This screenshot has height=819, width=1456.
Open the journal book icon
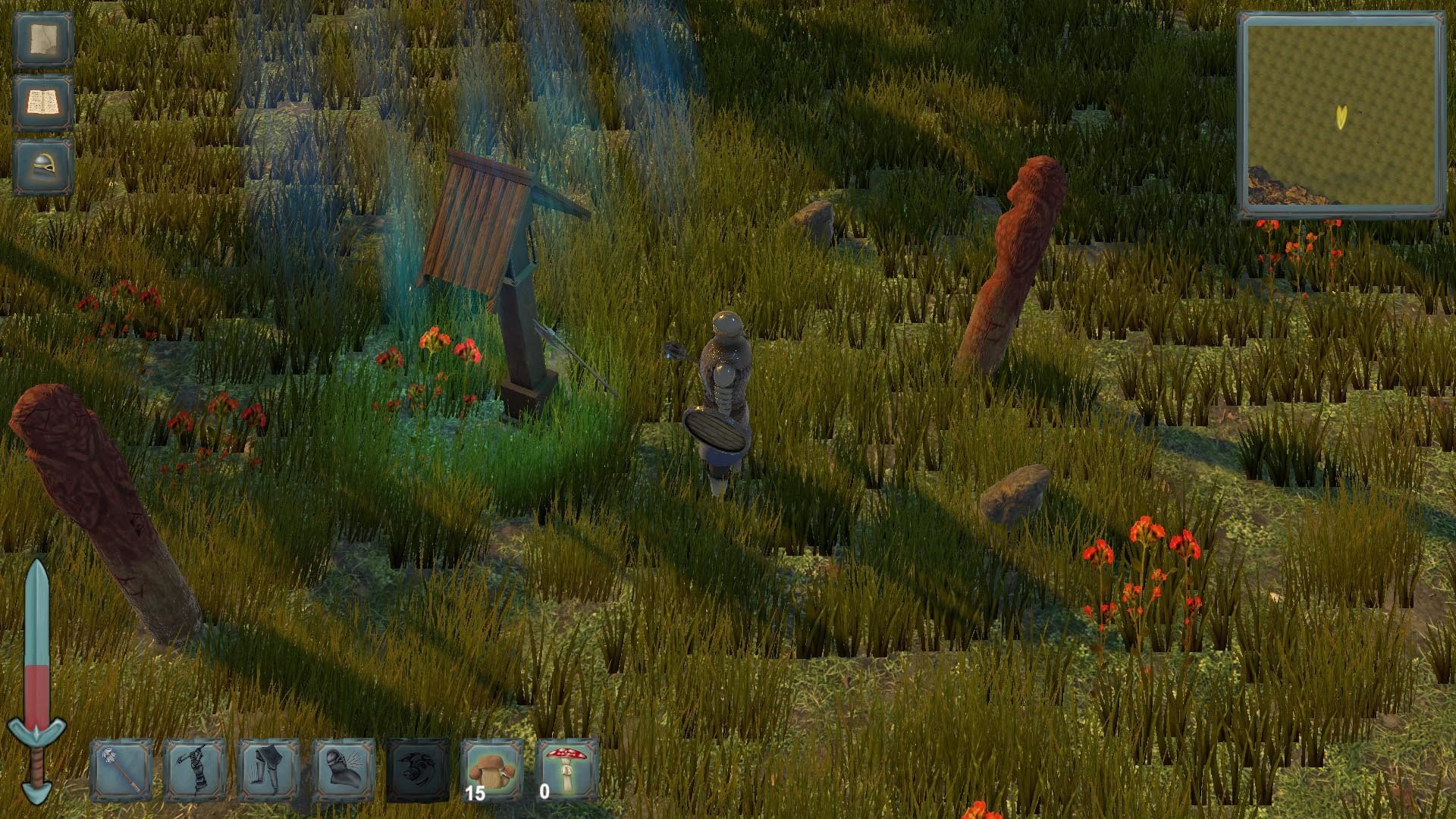43,103
